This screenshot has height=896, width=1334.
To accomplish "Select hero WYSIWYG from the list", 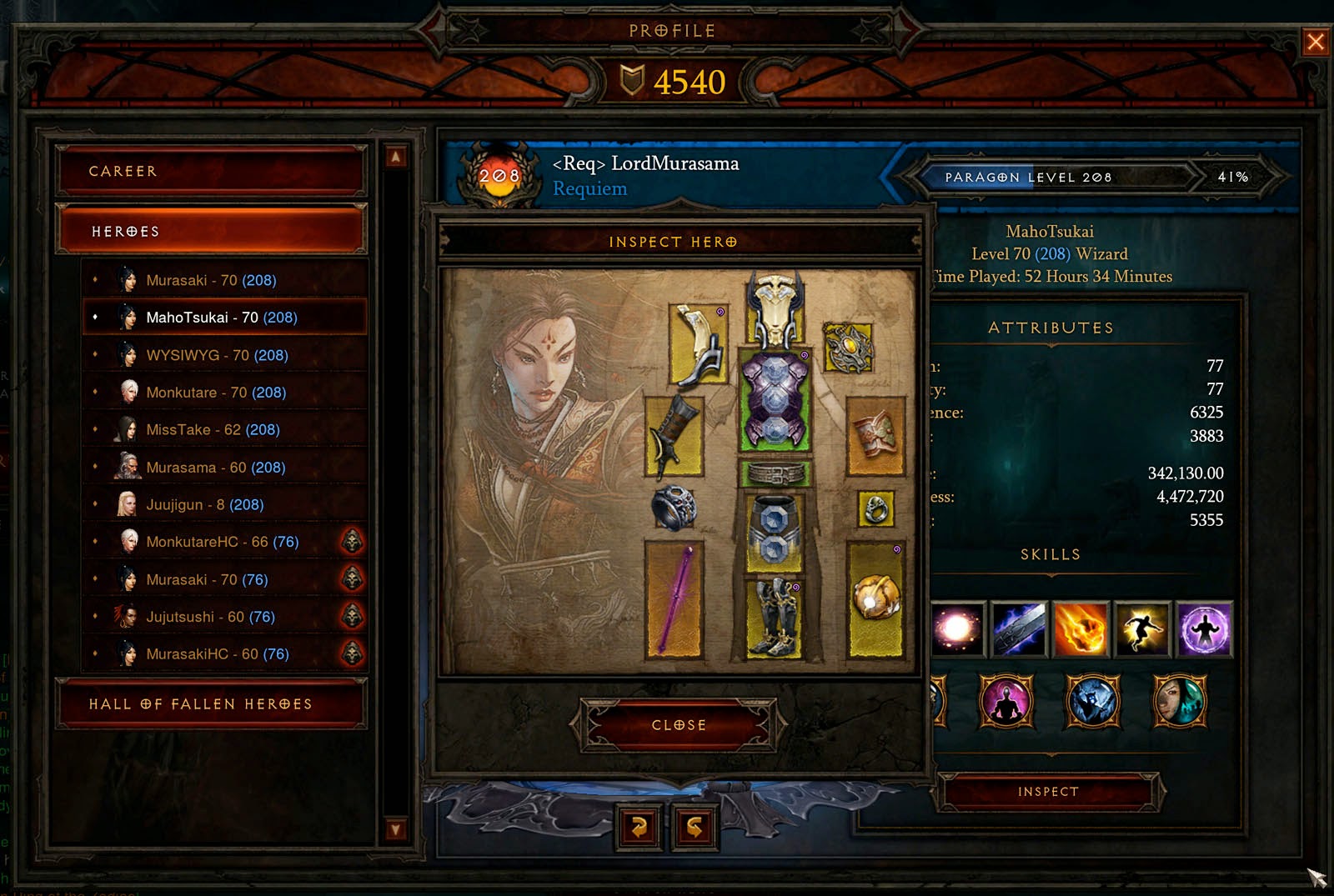I will (217, 355).
